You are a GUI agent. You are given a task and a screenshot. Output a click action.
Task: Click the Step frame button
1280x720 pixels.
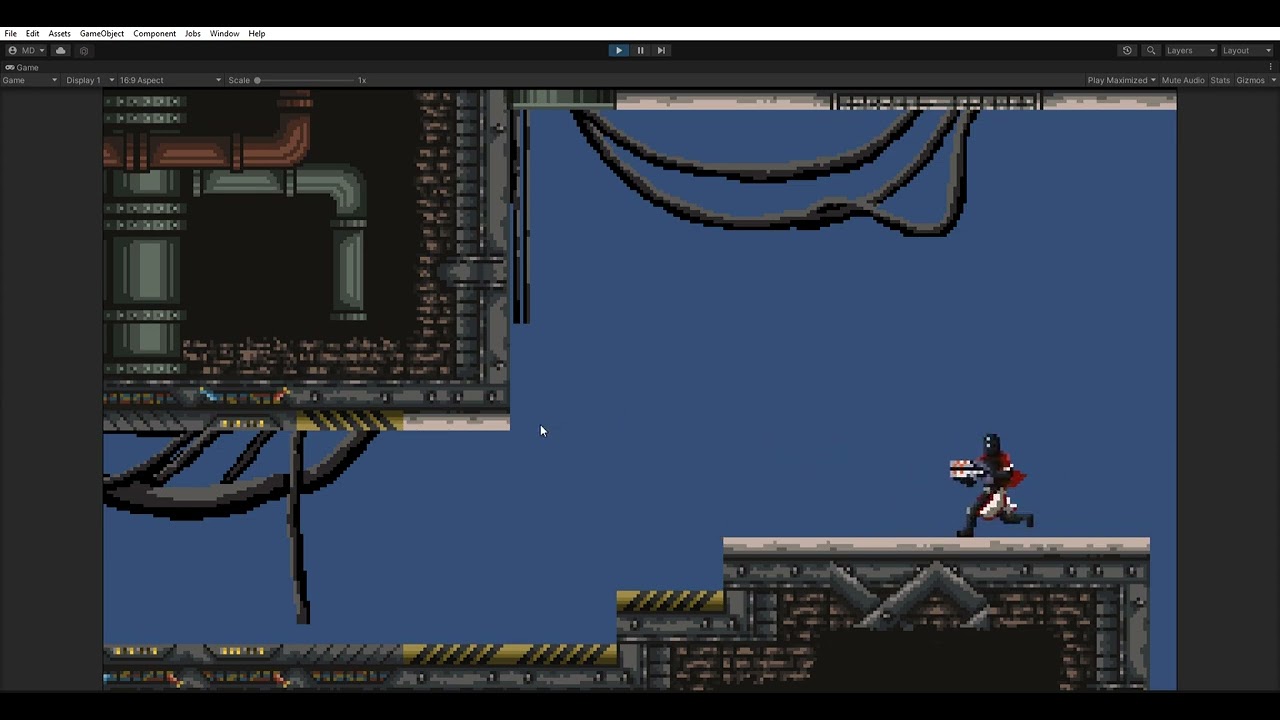click(660, 50)
